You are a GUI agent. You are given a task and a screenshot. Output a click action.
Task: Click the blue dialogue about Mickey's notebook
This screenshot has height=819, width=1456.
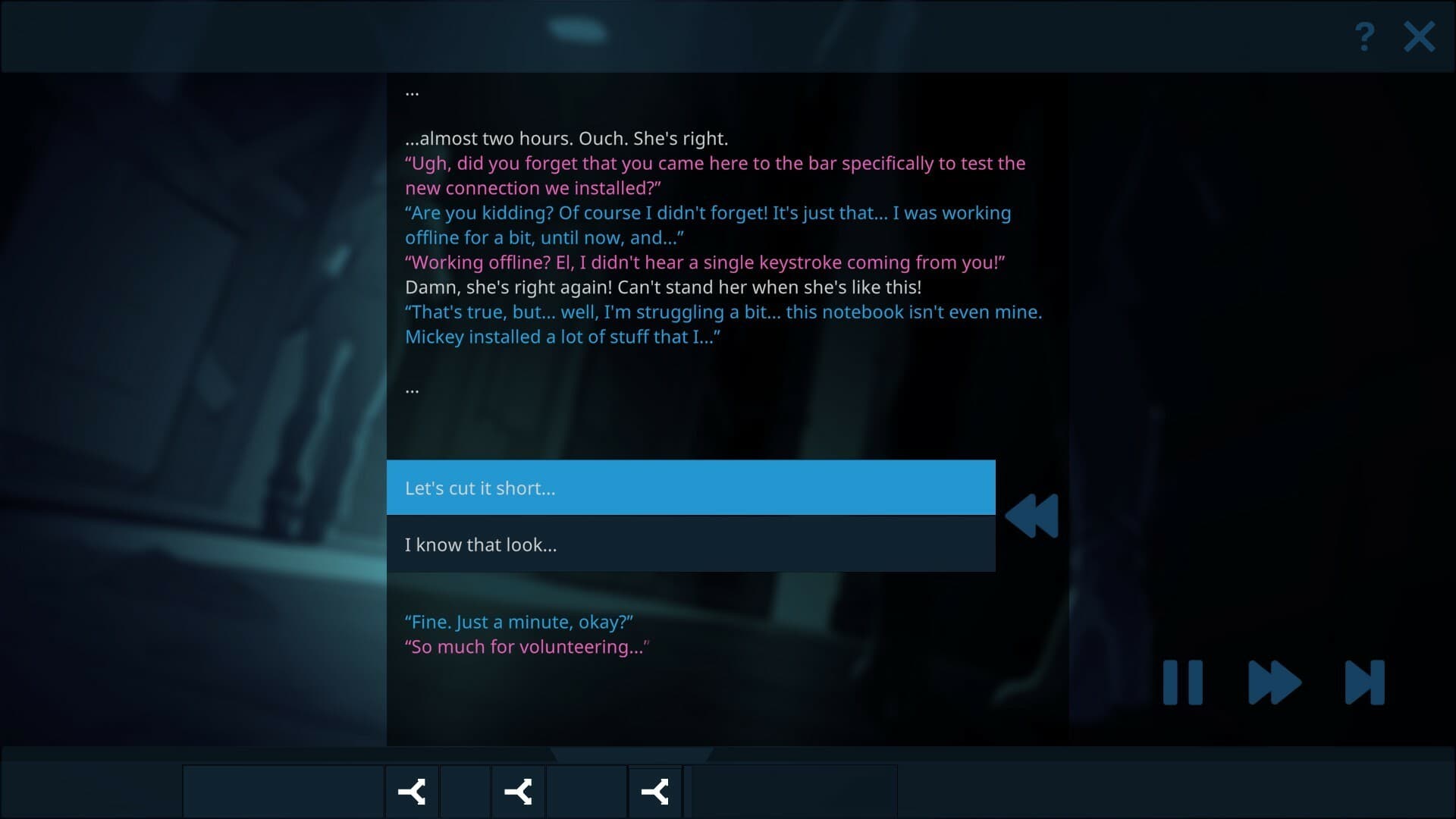(x=723, y=325)
